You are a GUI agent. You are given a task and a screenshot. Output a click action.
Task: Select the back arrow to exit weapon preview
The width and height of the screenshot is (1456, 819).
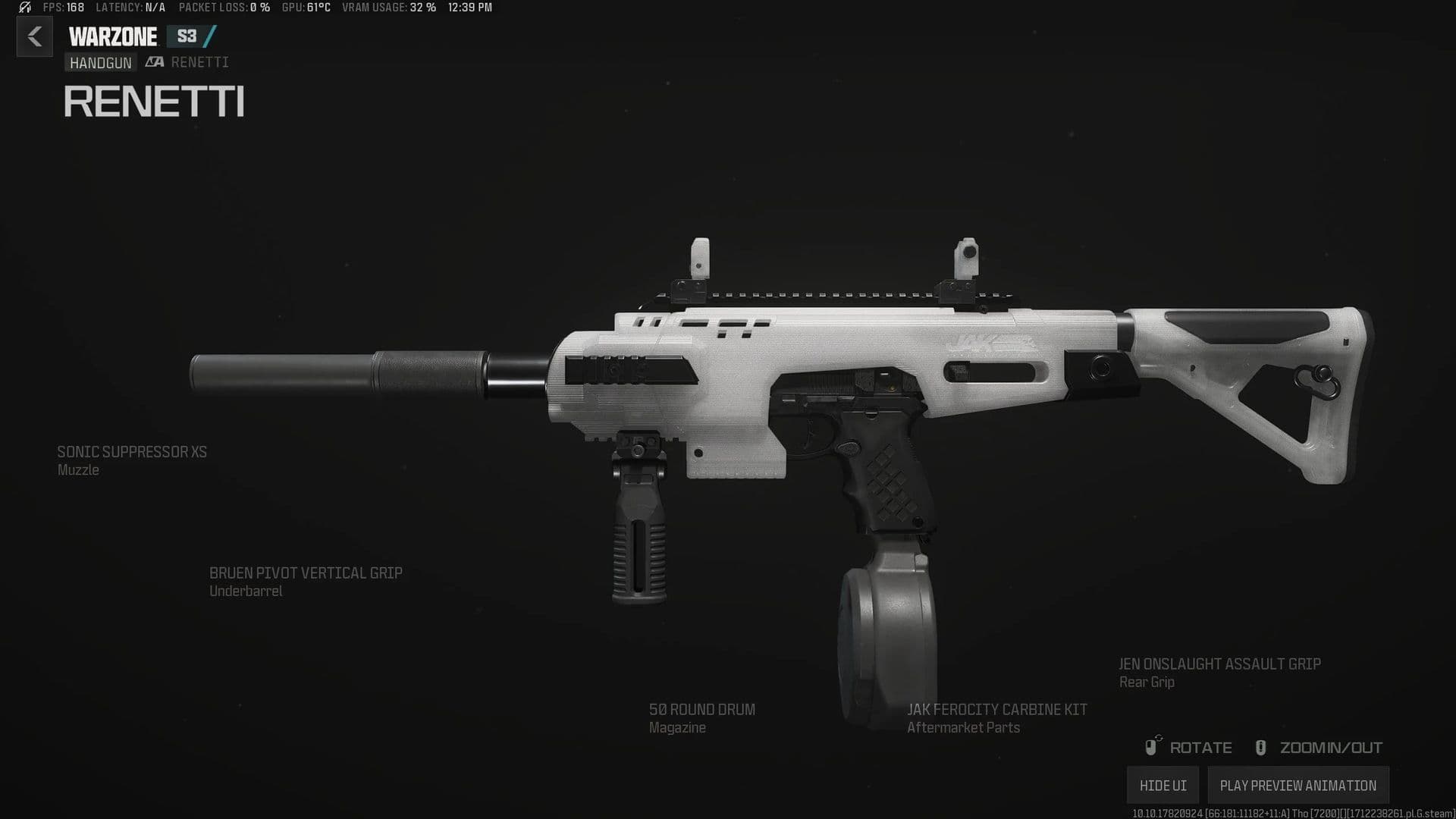(34, 36)
